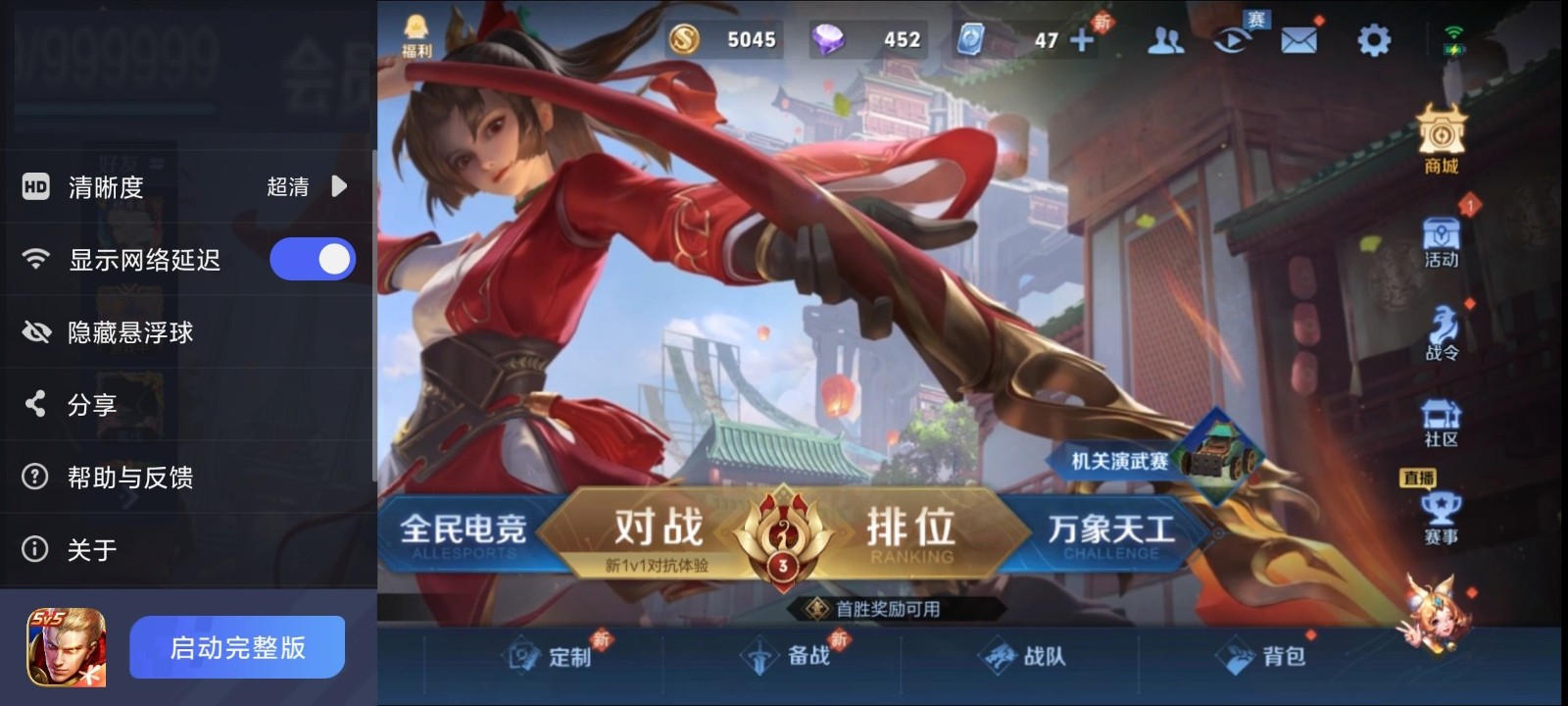The height and width of the screenshot is (706, 1568).
Task: Toggle 隐藏悬浮球 to hide floating ball
Action: [147, 332]
